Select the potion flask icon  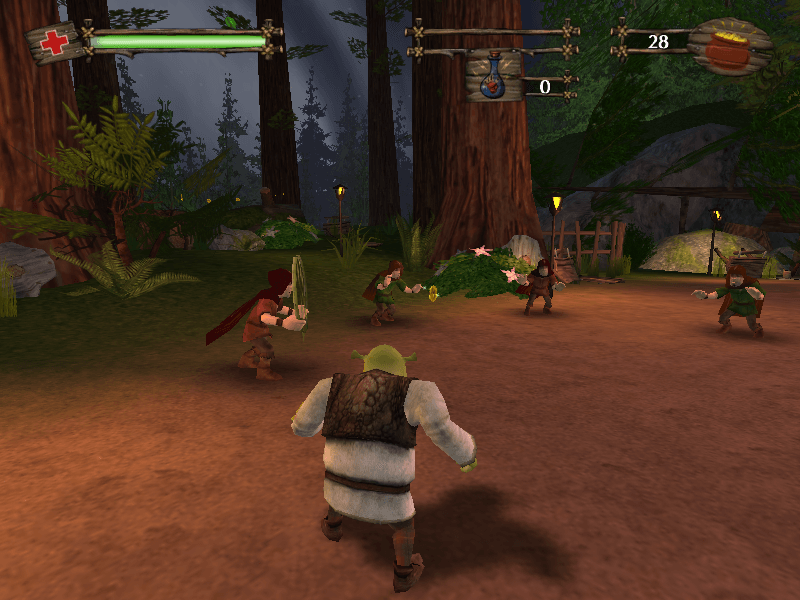(493, 79)
